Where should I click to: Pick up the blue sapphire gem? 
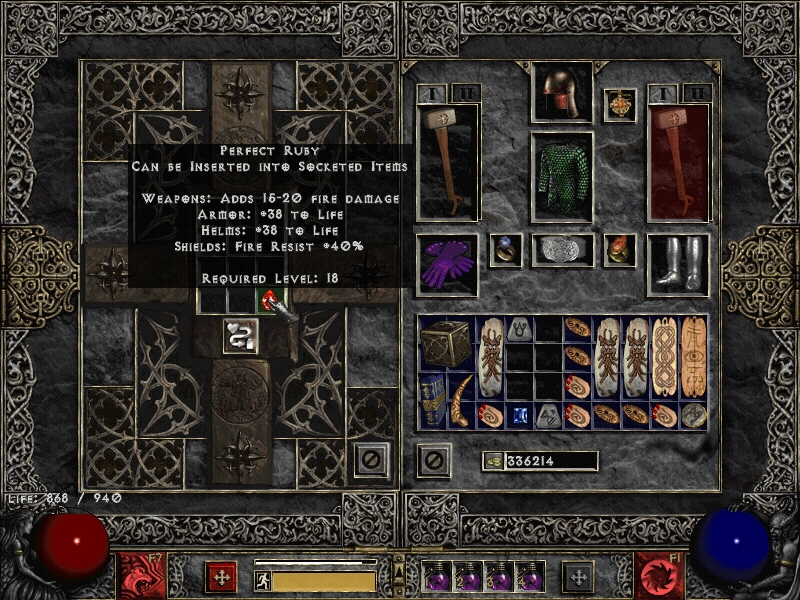coord(520,415)
